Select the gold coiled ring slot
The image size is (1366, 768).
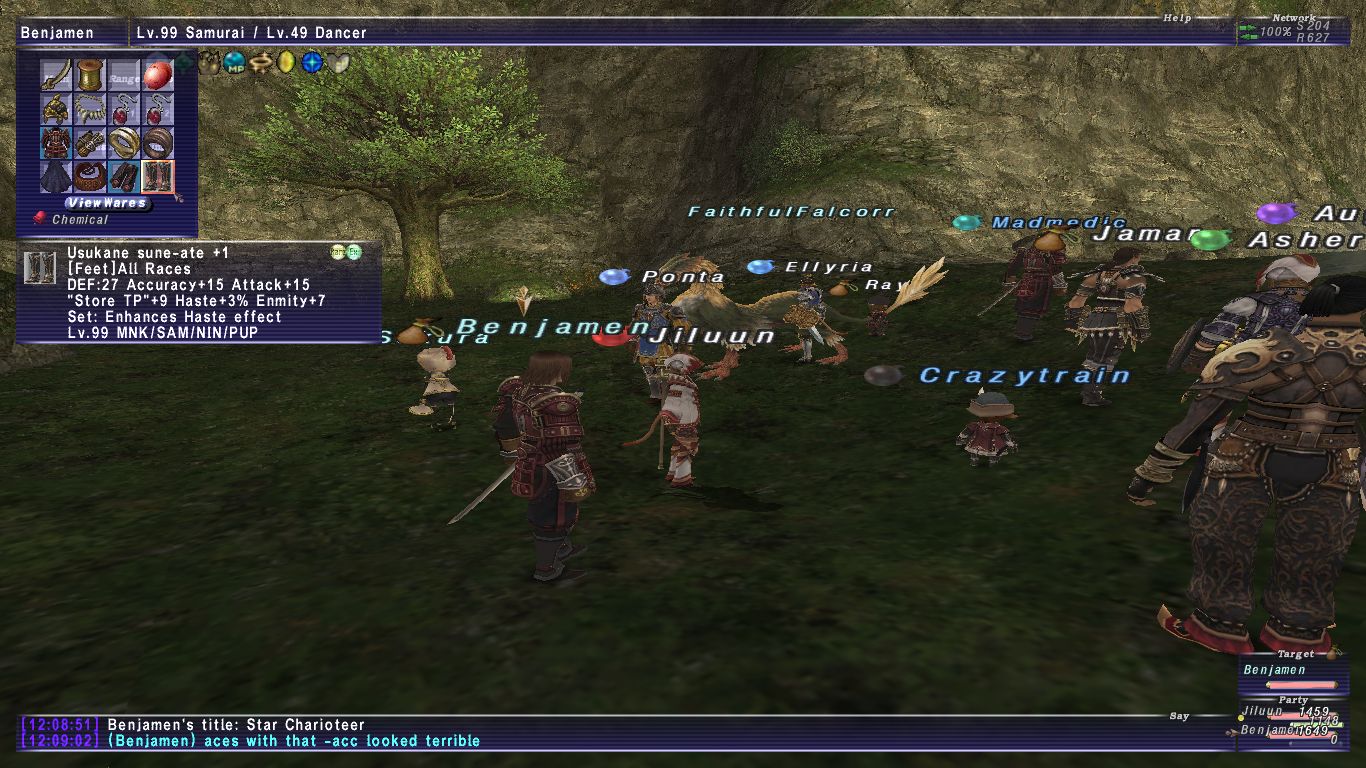(124, 142)
